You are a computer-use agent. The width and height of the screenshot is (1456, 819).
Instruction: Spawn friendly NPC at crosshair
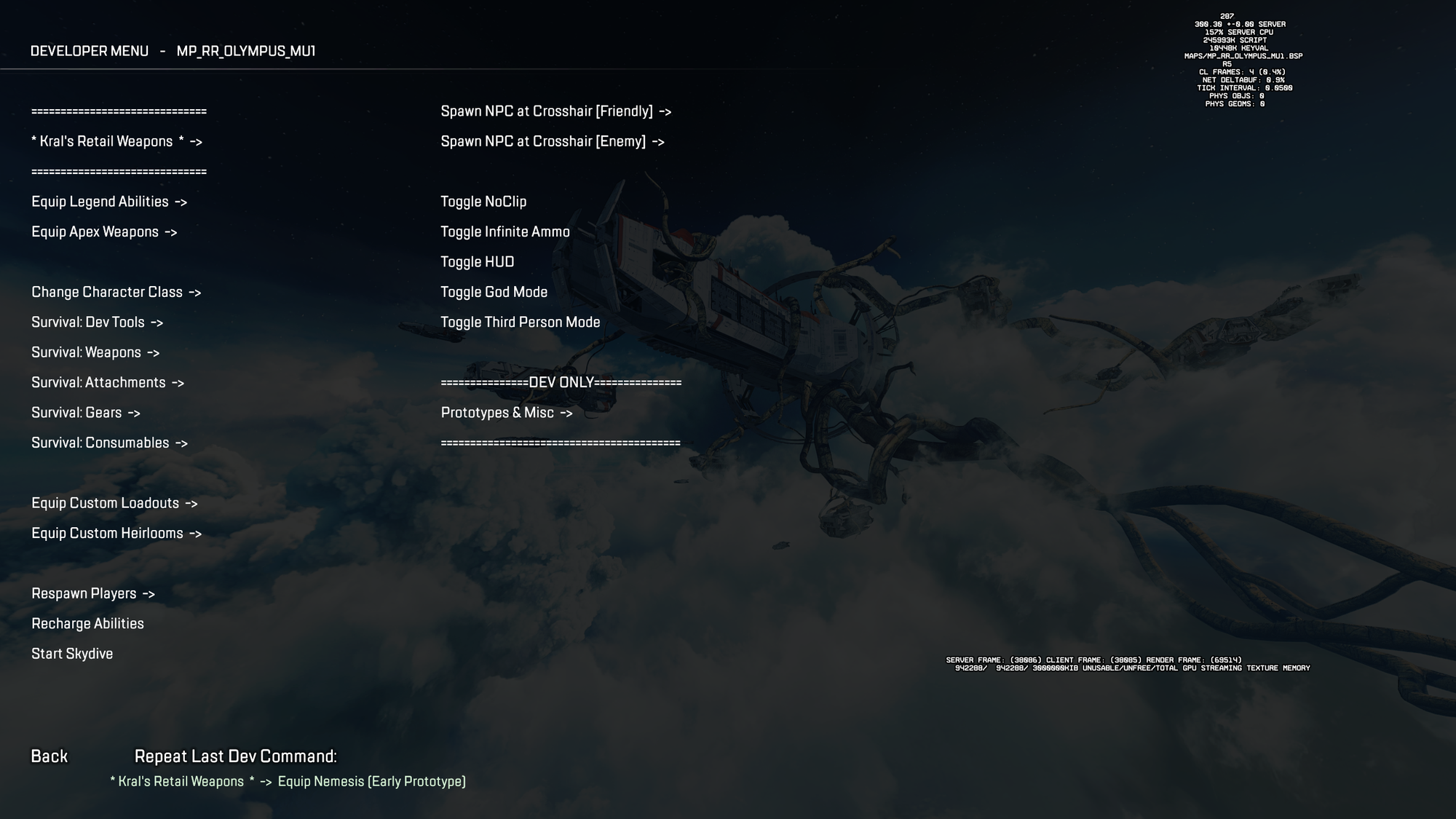(555, 111)
